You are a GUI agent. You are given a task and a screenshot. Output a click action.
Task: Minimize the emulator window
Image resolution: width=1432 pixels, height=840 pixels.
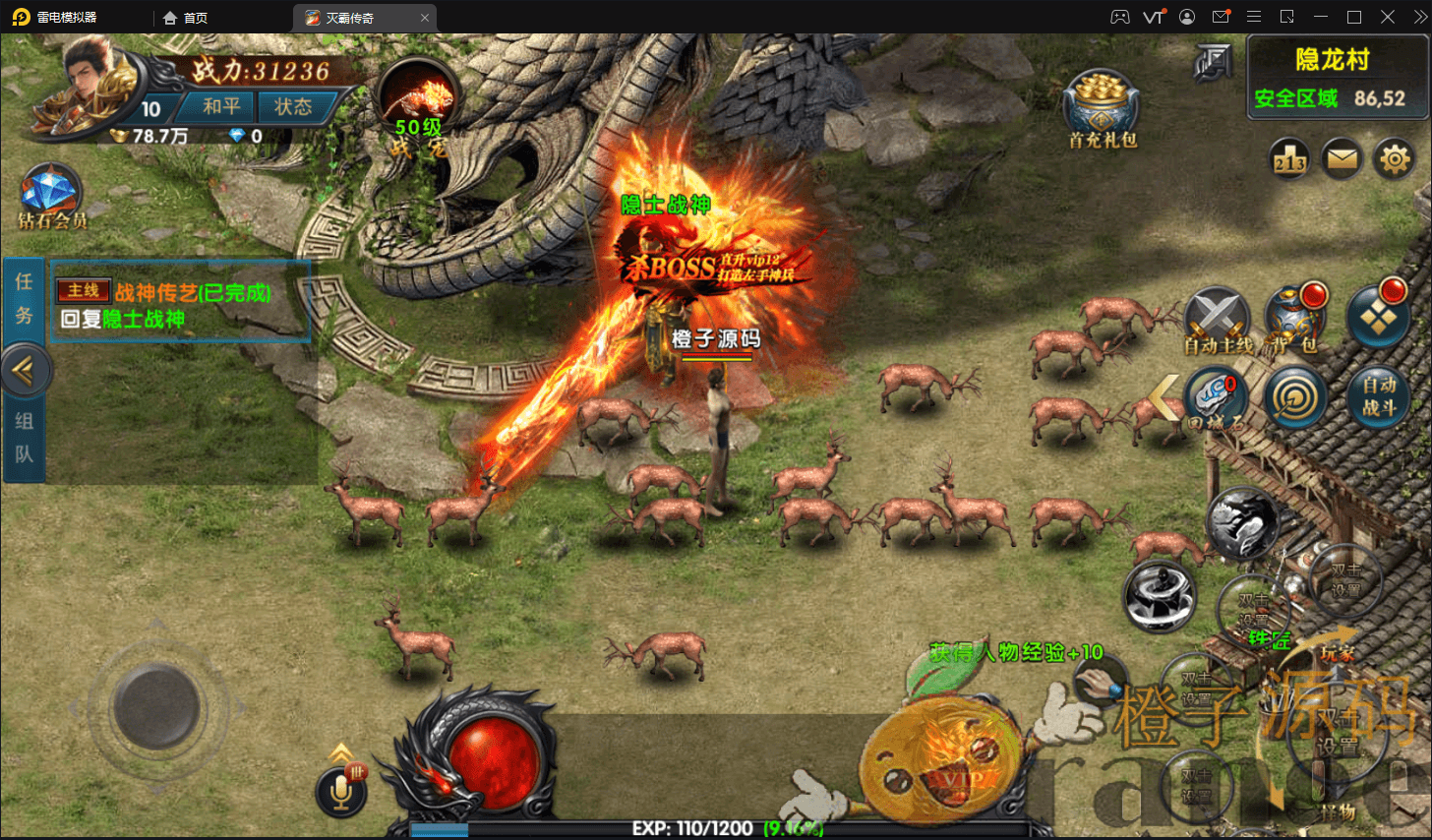(1321, 17)
